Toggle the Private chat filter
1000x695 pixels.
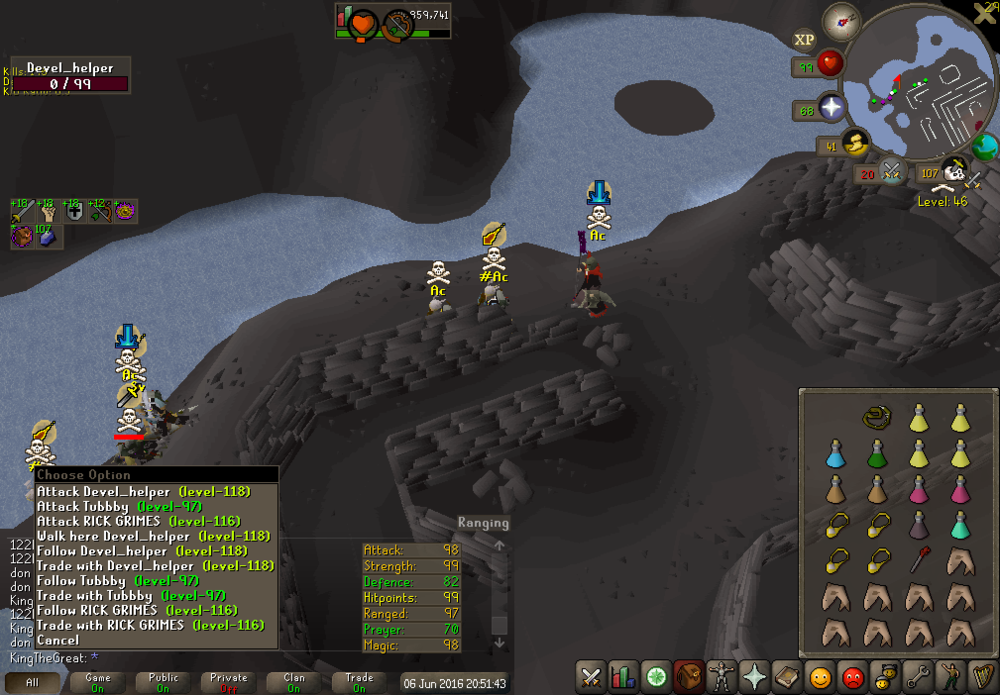coord(229,682)
